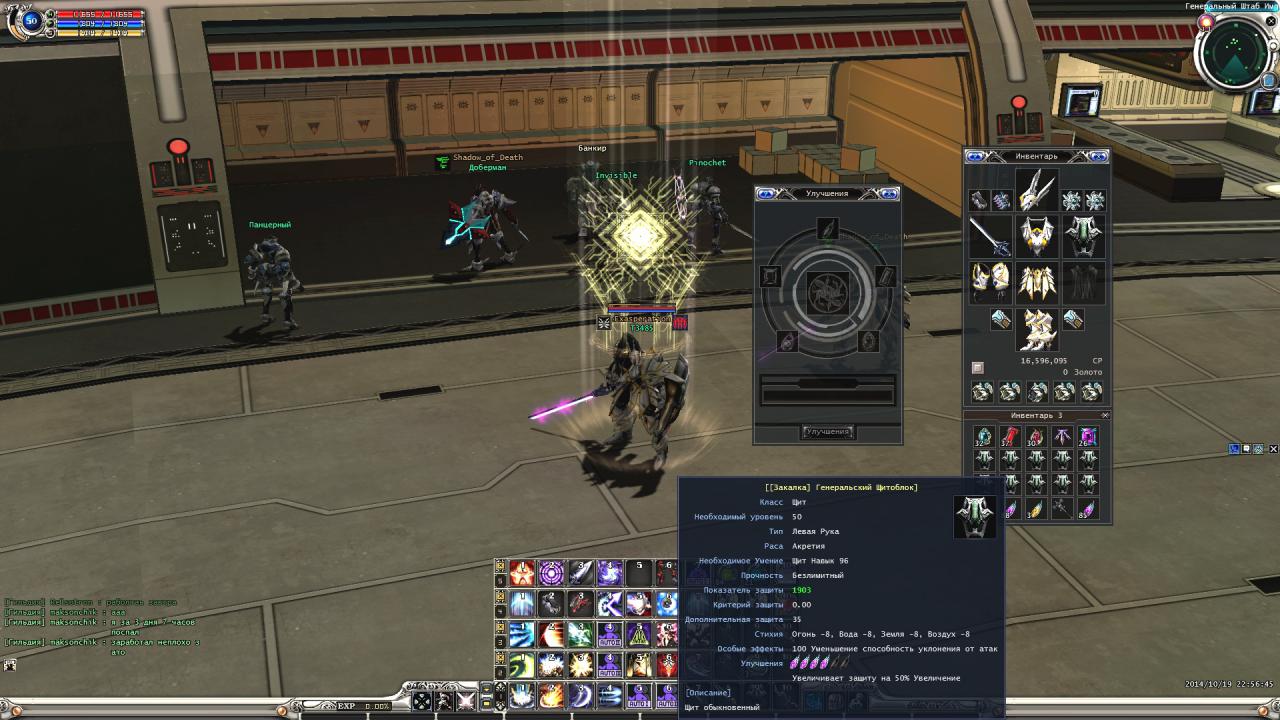
Task: Select the equipped sword weapon slot
Action: point(989,237)
